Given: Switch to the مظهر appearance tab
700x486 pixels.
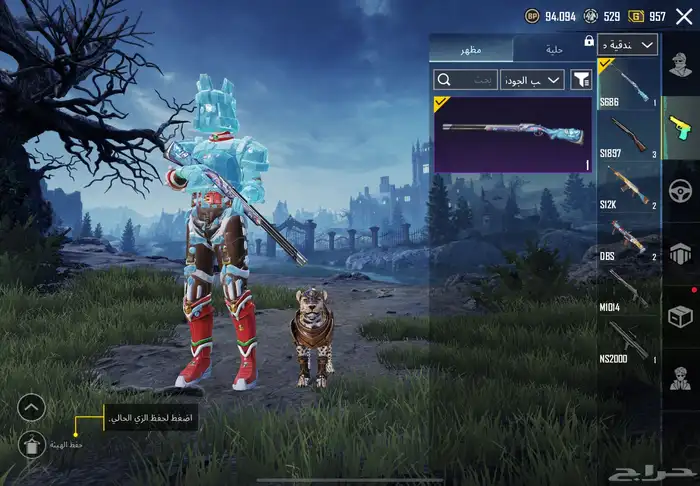Looking at the screenshot, I should click(470, 49).
